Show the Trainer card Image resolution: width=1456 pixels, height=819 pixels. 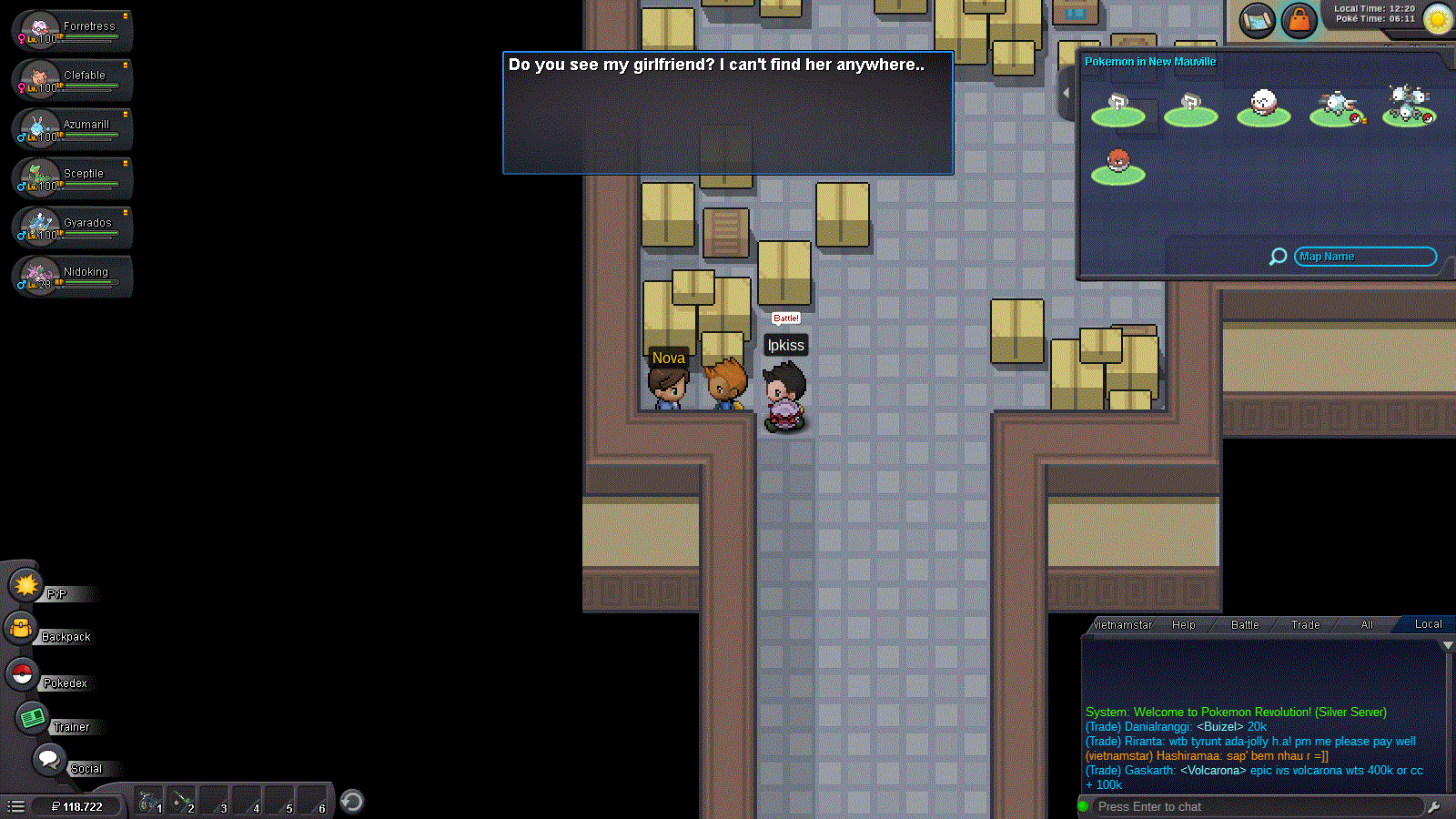click(34, 718)
